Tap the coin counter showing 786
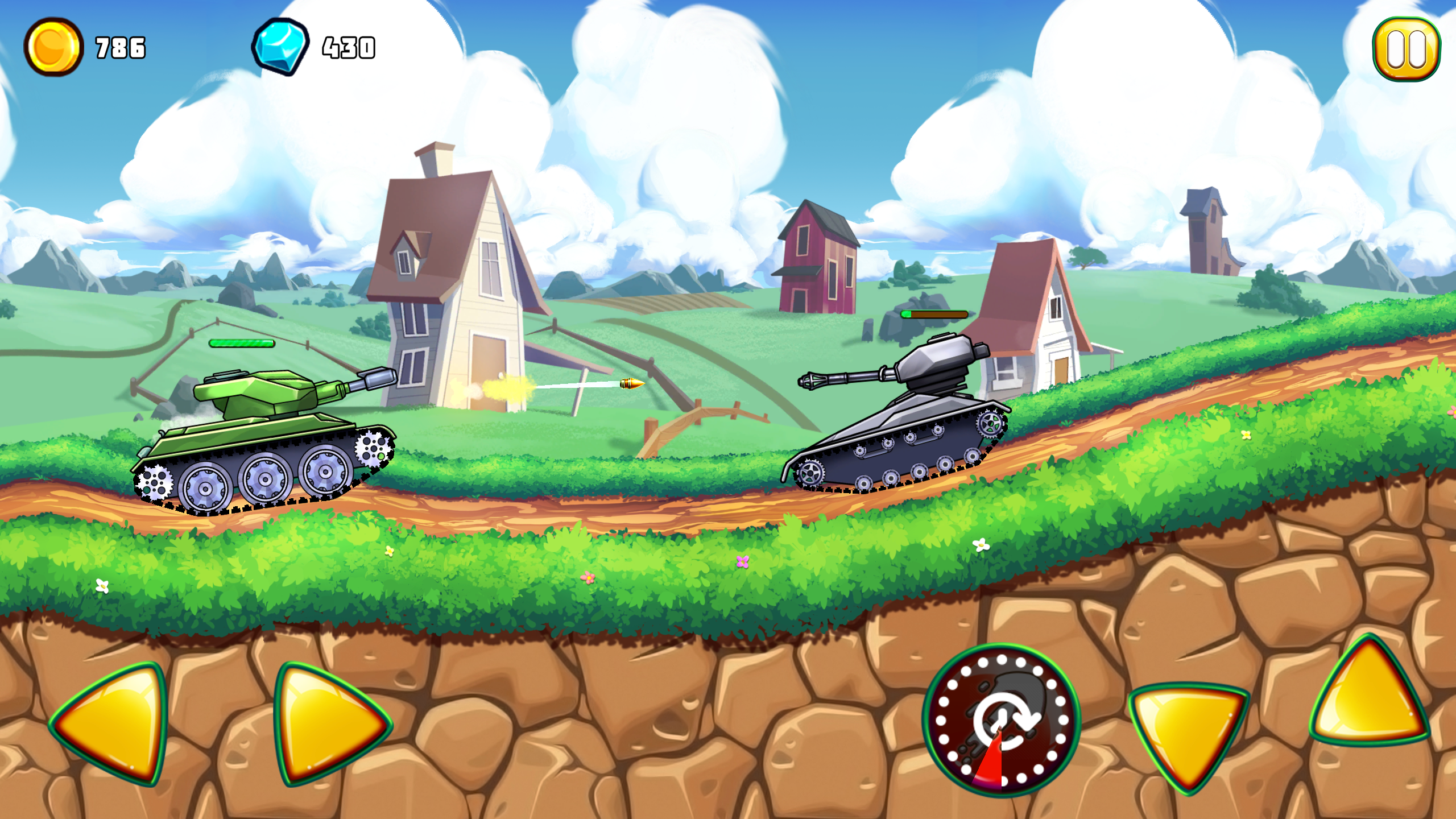1456x819 pixels. [x=118, y=47]
